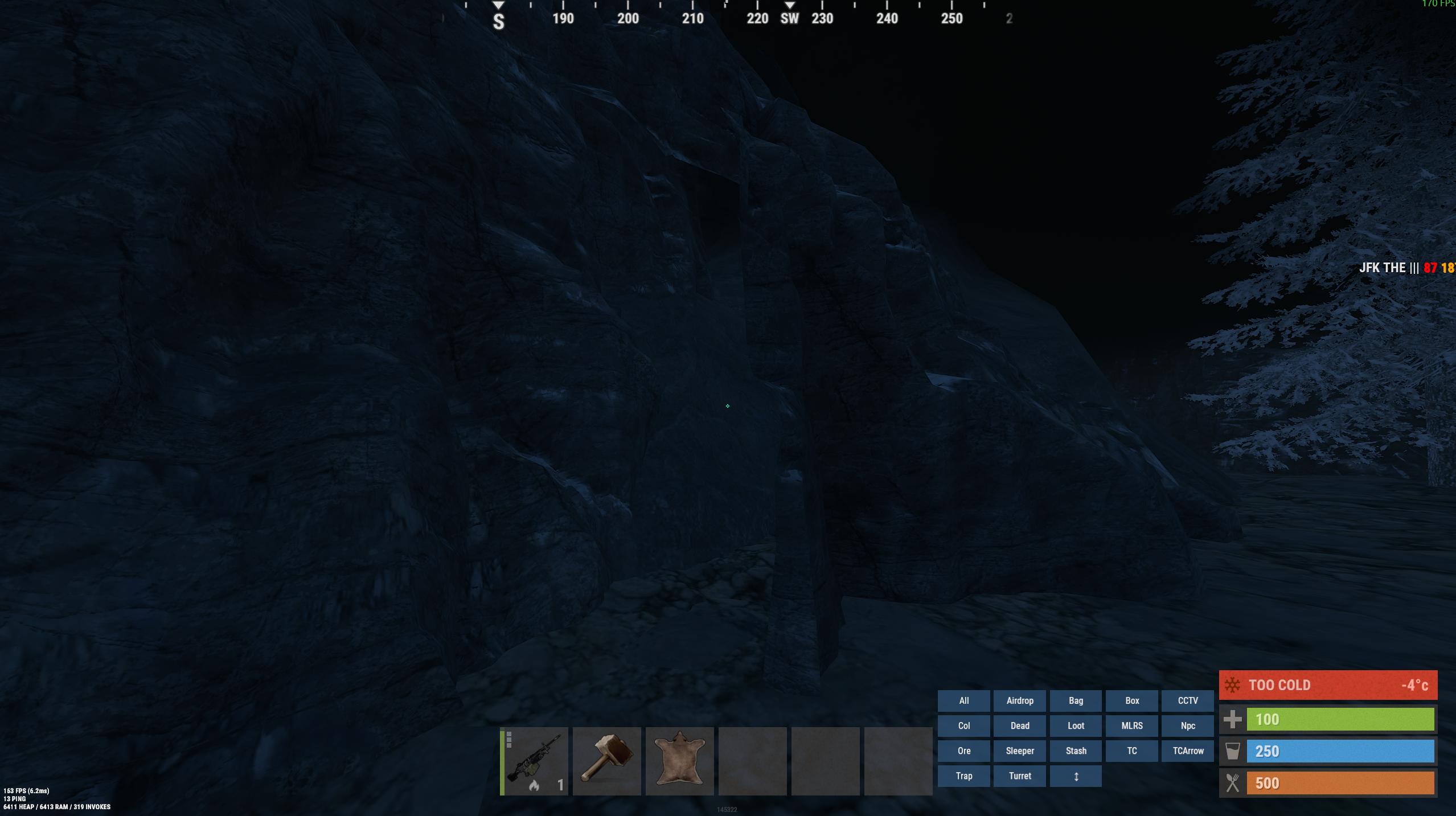Click the snowflake icon on the TOO COLD warning
1456x816 pixels.
click(1233, 684)
